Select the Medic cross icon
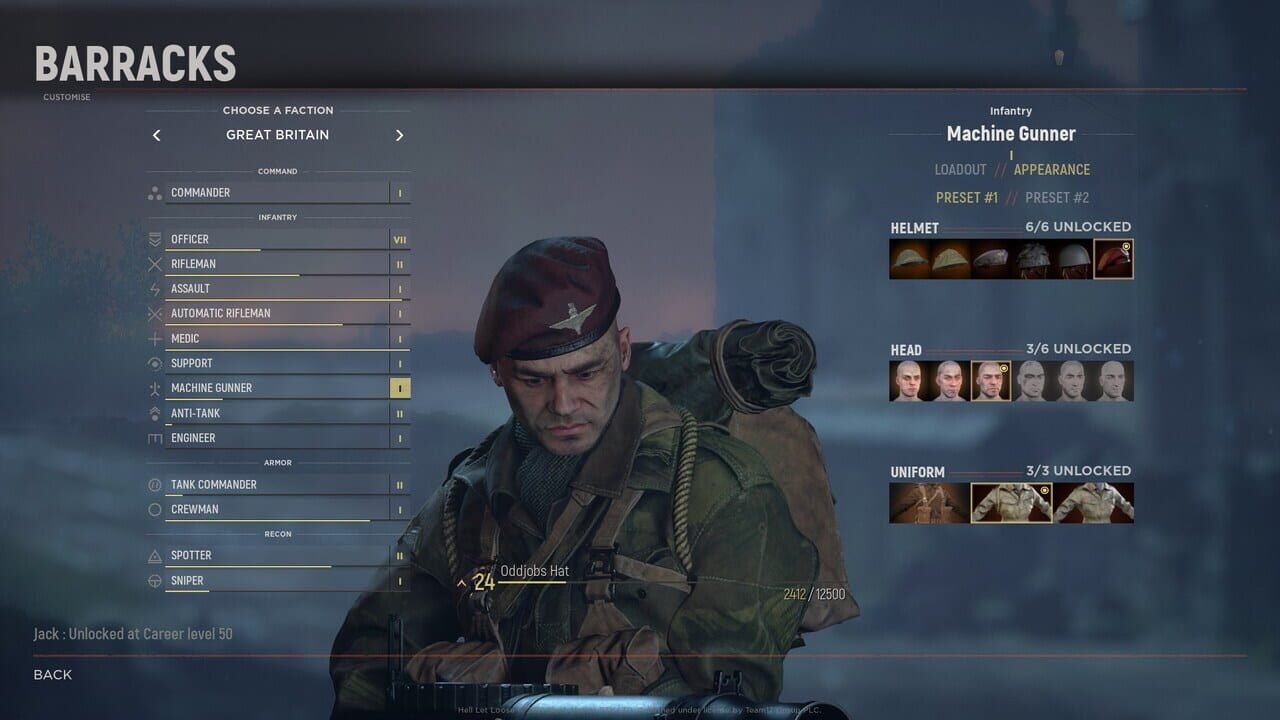This screenshot has height=720, width=1280. (x=153, y=338)
